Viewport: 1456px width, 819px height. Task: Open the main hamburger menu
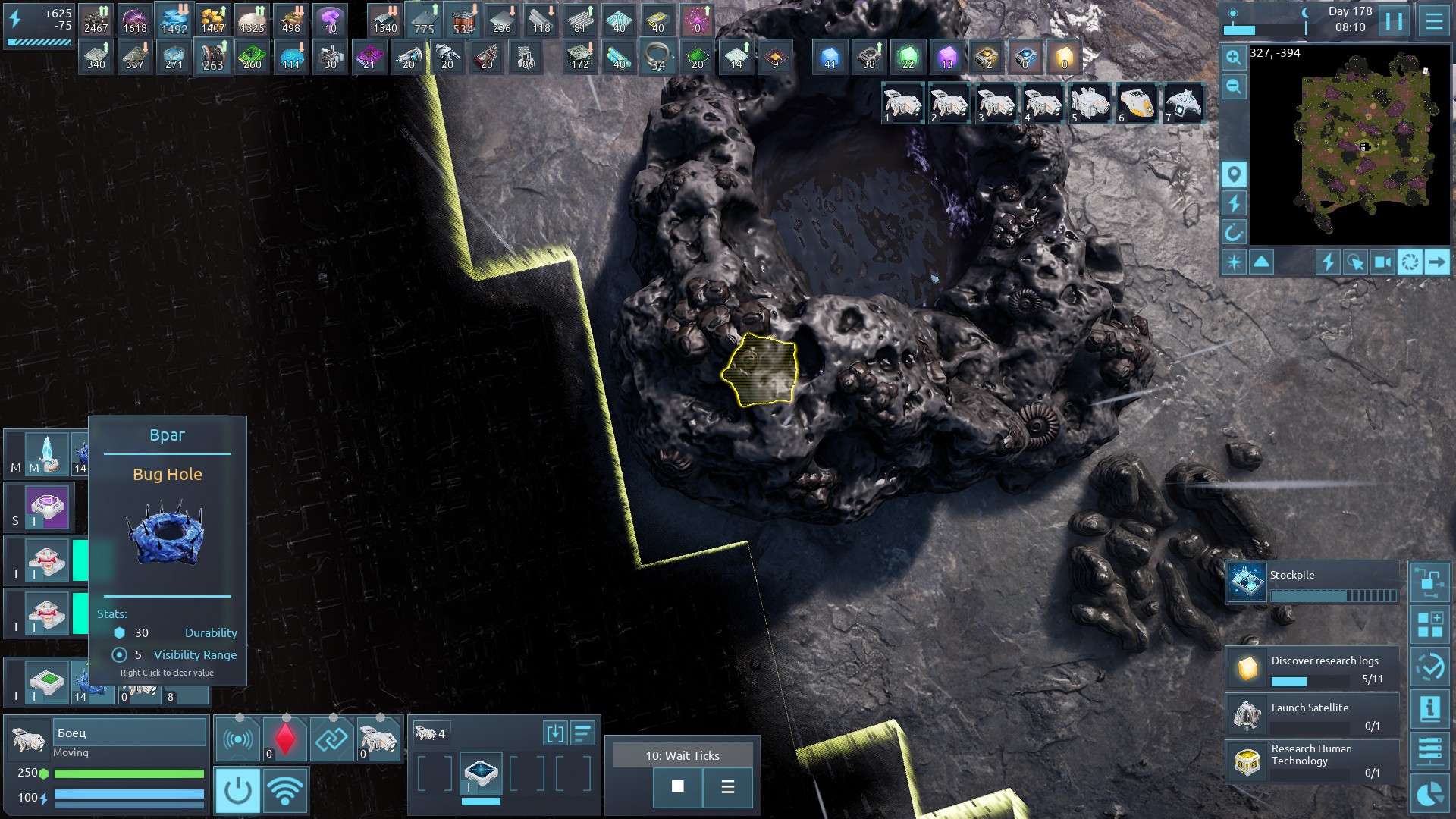[1434, 20]
